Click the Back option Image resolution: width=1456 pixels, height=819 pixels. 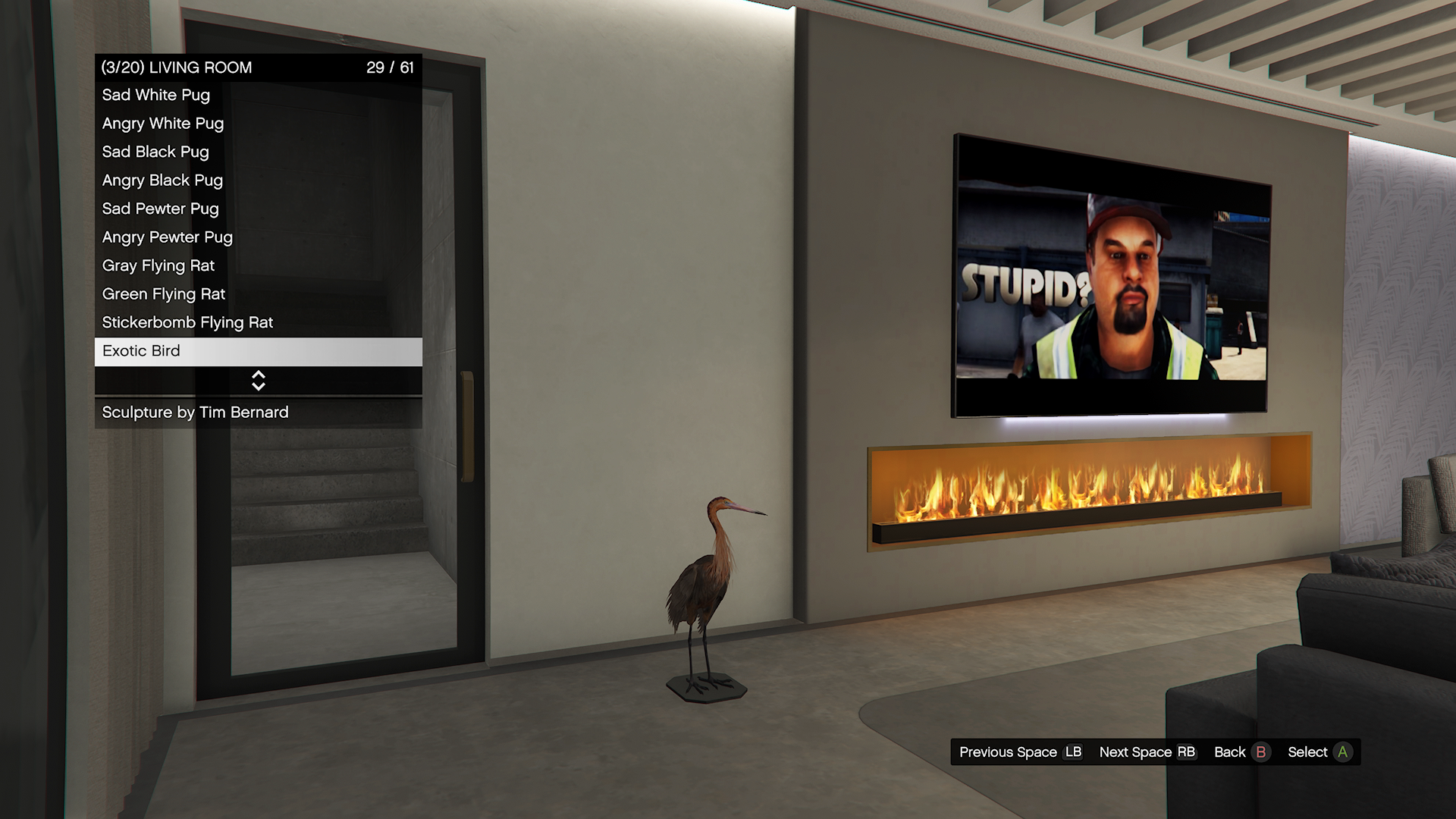point(1241,752)
